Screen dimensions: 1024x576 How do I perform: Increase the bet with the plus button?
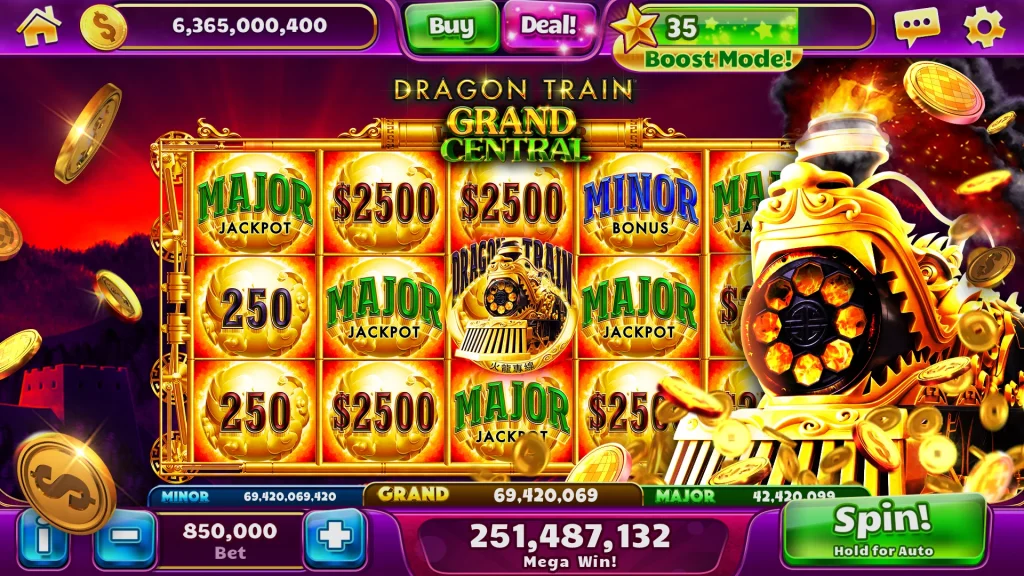(335, 539)
